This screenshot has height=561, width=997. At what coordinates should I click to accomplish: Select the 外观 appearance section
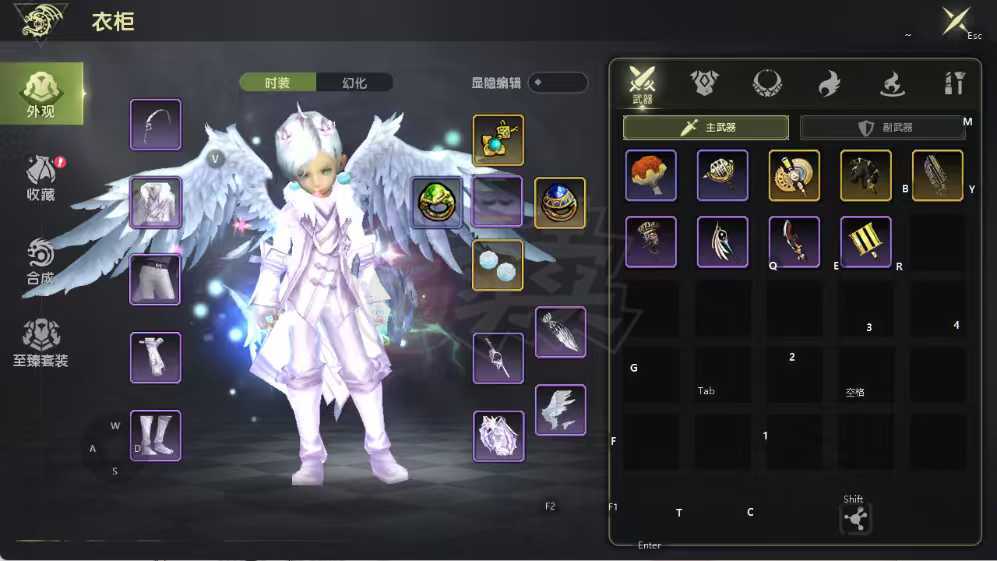(x=41, y=95)
